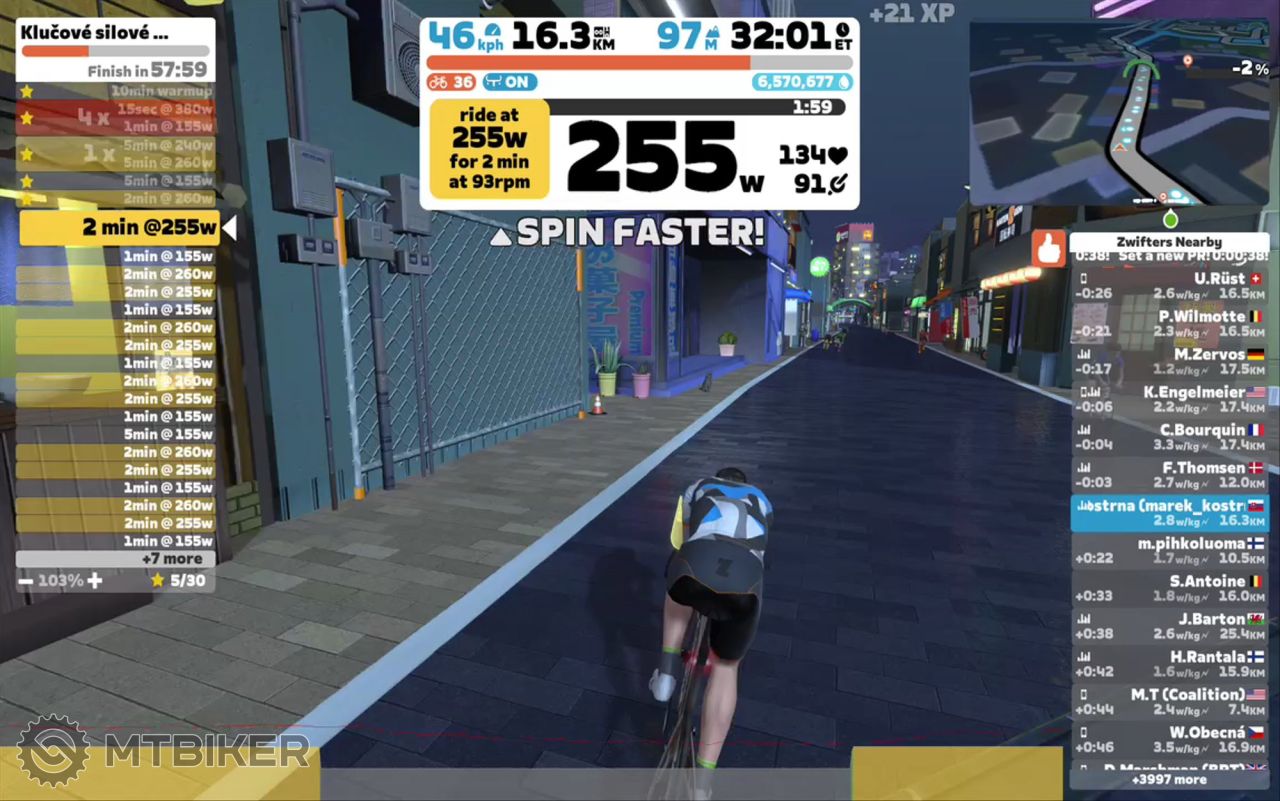Image resolution: width=1280 pixels, height=801 pixels.
Task: Expand the '+7 more' workout steps
Action: click(116, 559)
